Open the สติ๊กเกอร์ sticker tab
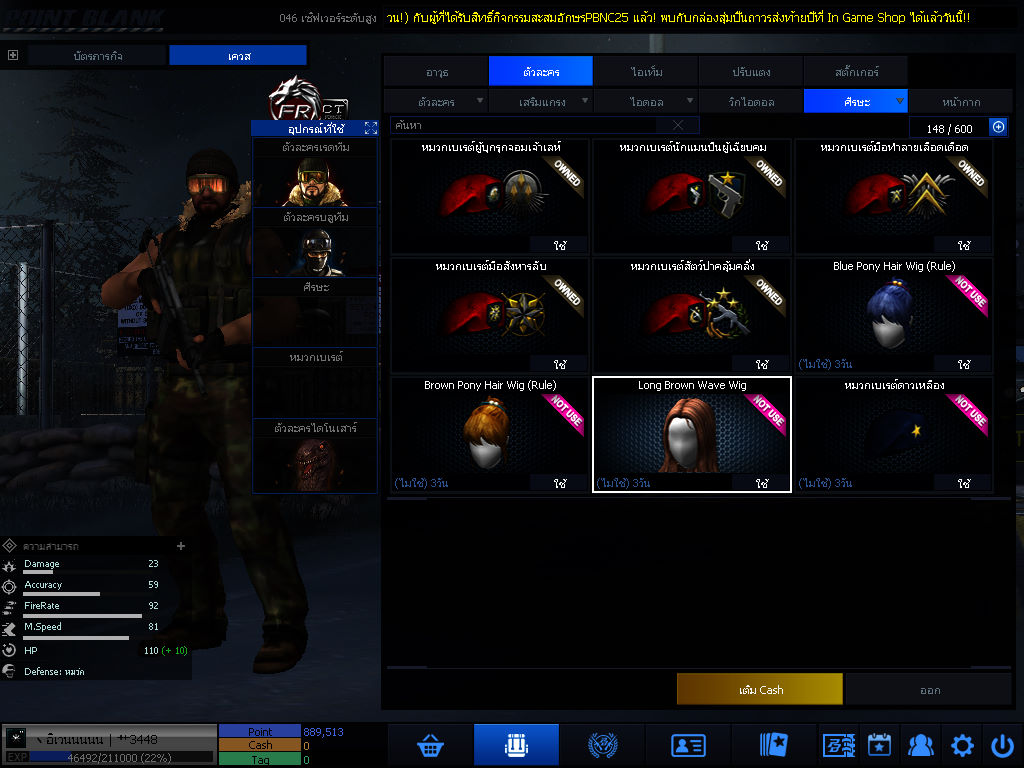 click(x=855, y=72)
